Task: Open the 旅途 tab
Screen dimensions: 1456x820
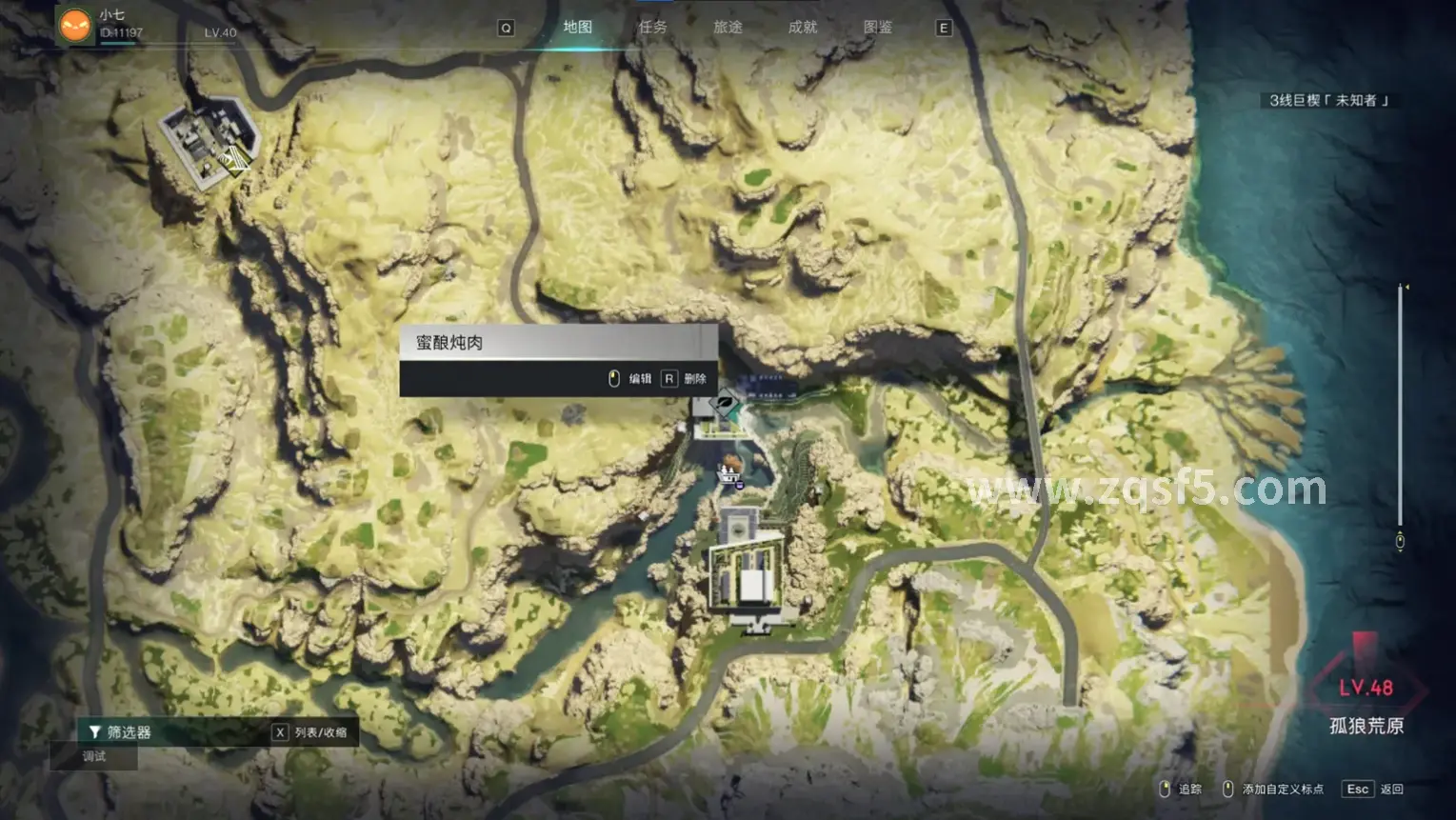Action: pos(728,27)
